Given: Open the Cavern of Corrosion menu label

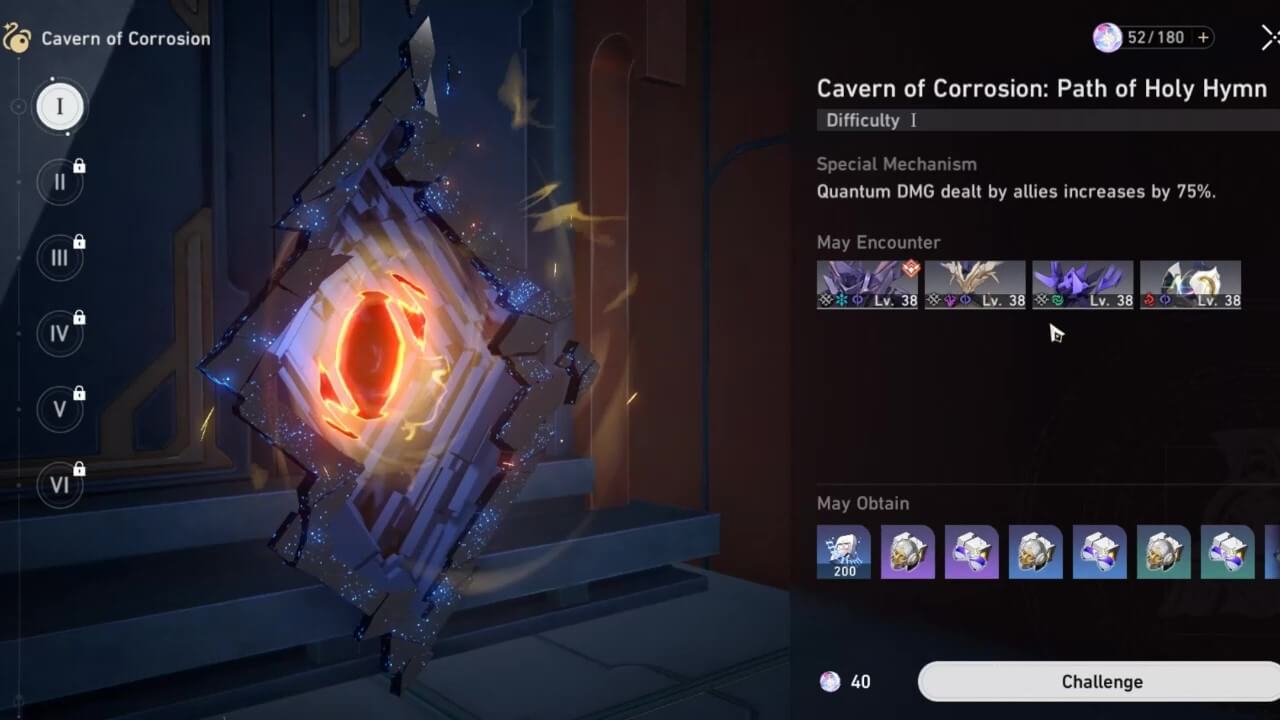Looking at the screenshot, I should click(125, 38).
